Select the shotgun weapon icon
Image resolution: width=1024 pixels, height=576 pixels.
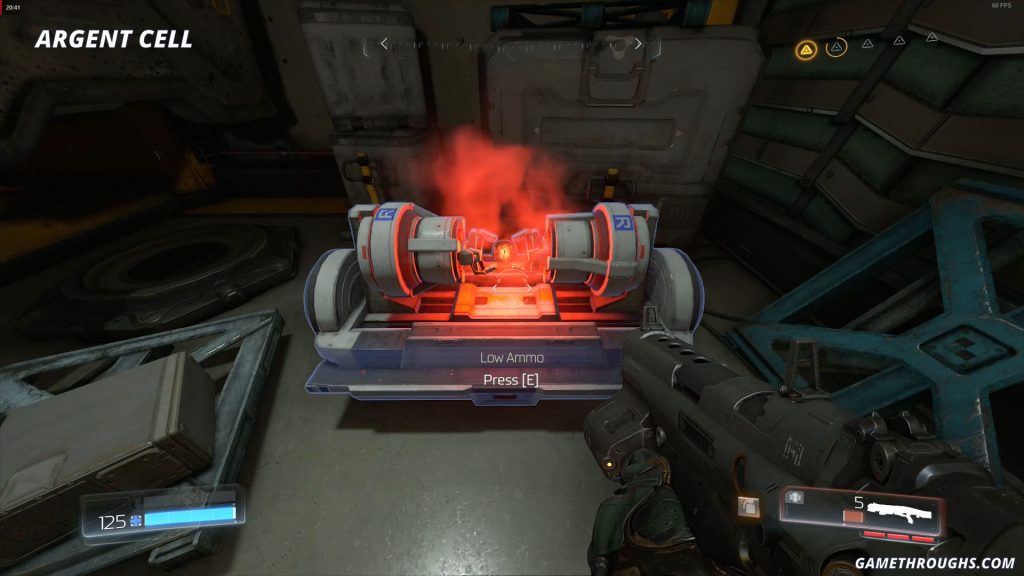coord(900,512)
